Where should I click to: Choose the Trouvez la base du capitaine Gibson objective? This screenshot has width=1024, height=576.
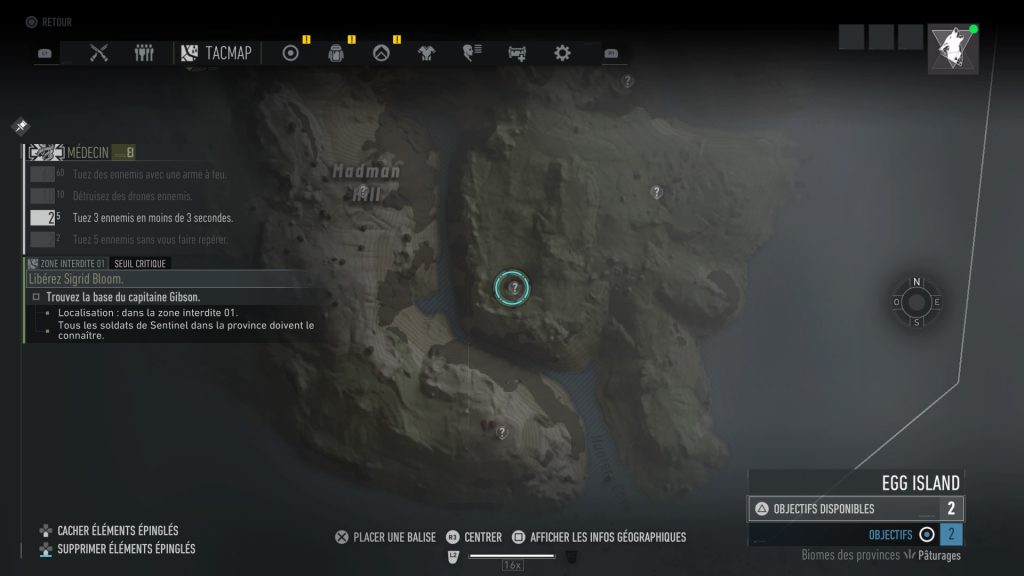click(123, 297)
